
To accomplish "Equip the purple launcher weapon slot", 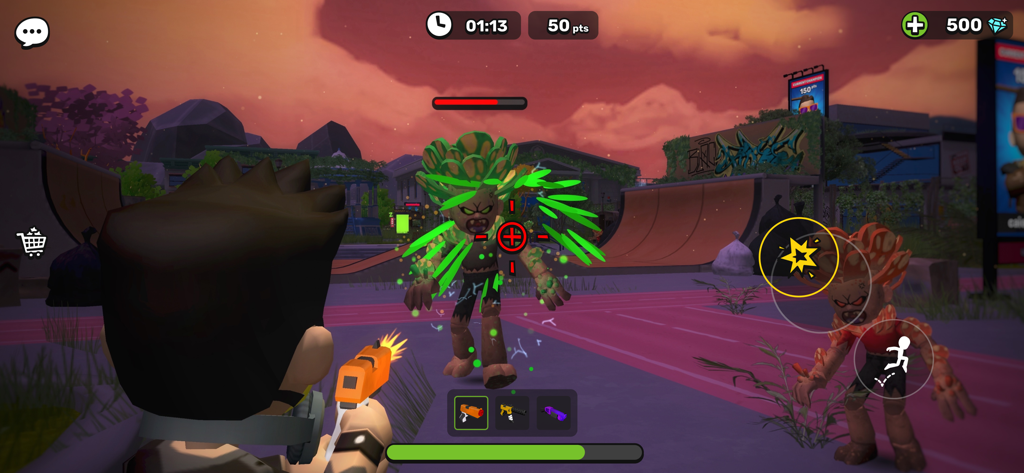I will pyautogui.click(x=553, y=412).
